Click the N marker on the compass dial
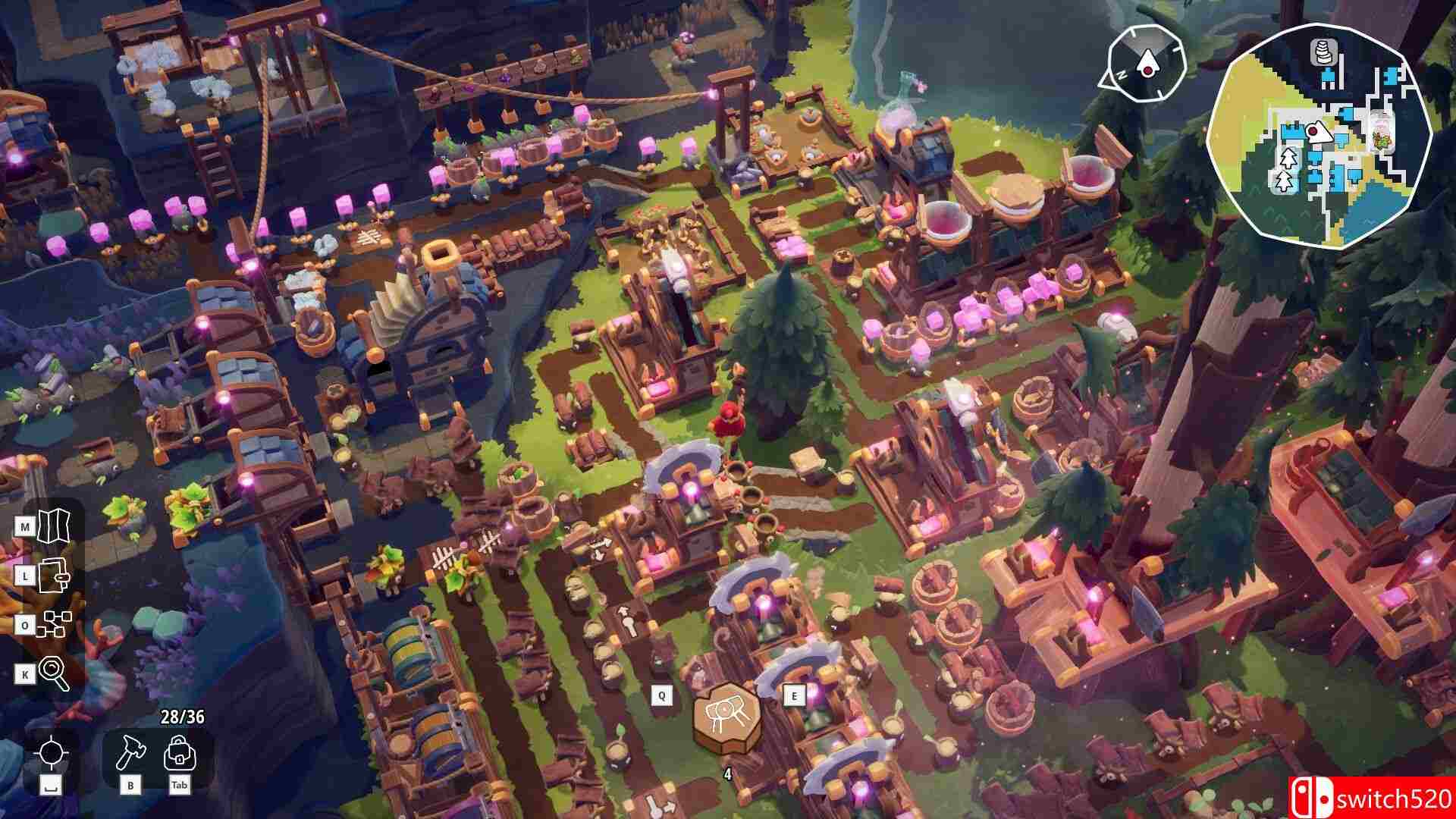1456x819 pixels. (1122, 74)
